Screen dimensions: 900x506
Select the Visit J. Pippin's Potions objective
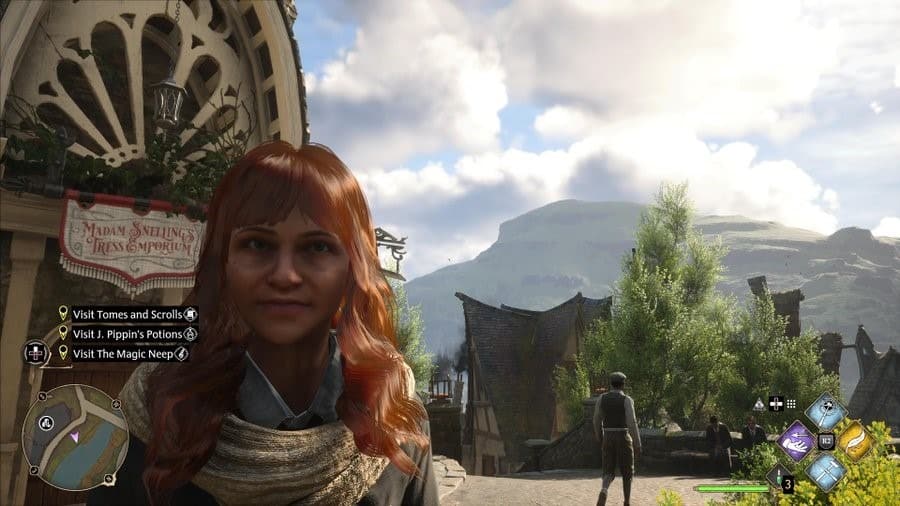pos(127,333)
